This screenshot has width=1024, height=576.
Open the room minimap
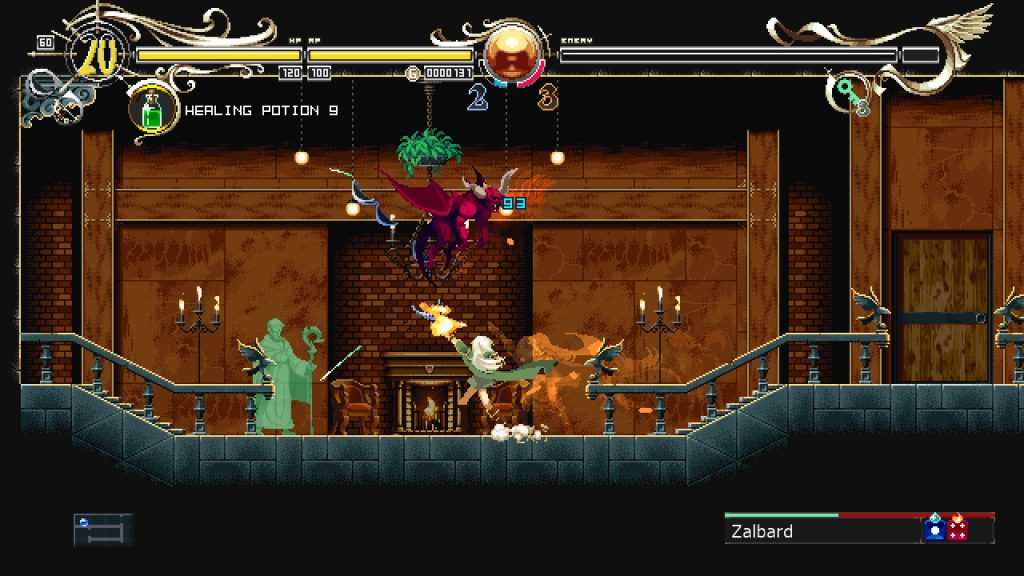[x=102, y=529]
